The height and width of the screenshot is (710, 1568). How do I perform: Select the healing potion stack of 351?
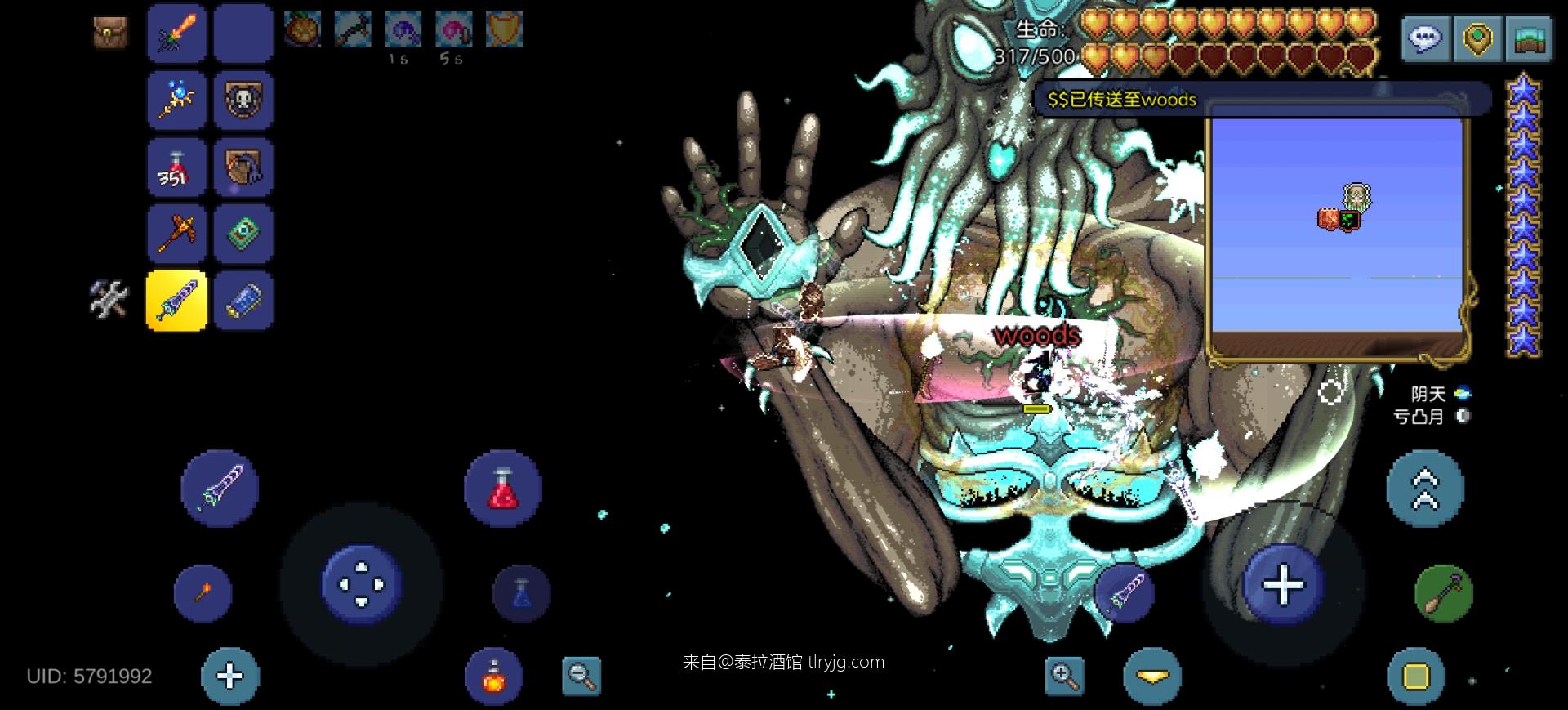pos(176,167)
